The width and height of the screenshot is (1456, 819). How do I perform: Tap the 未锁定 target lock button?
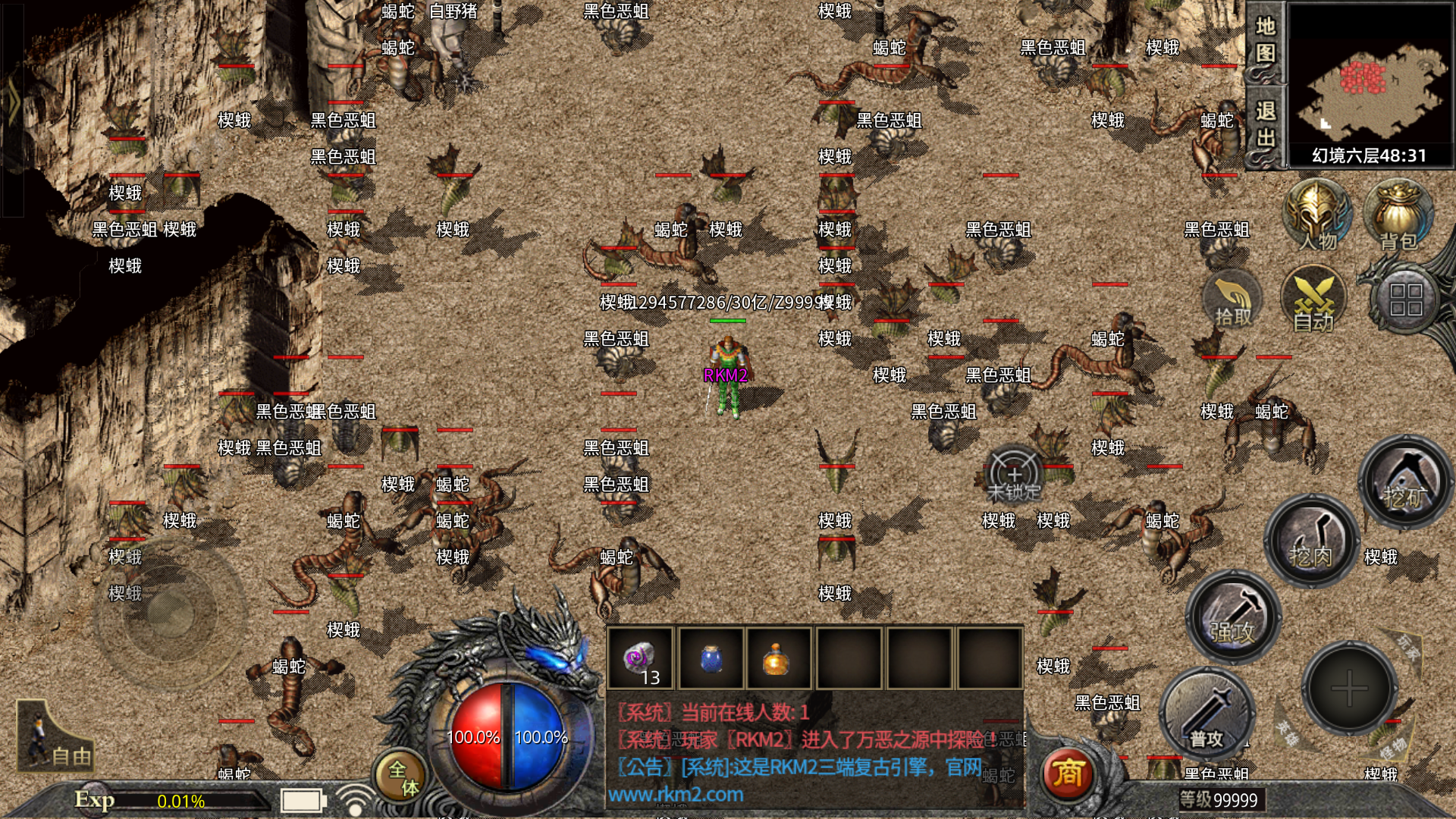[1015, 478]
